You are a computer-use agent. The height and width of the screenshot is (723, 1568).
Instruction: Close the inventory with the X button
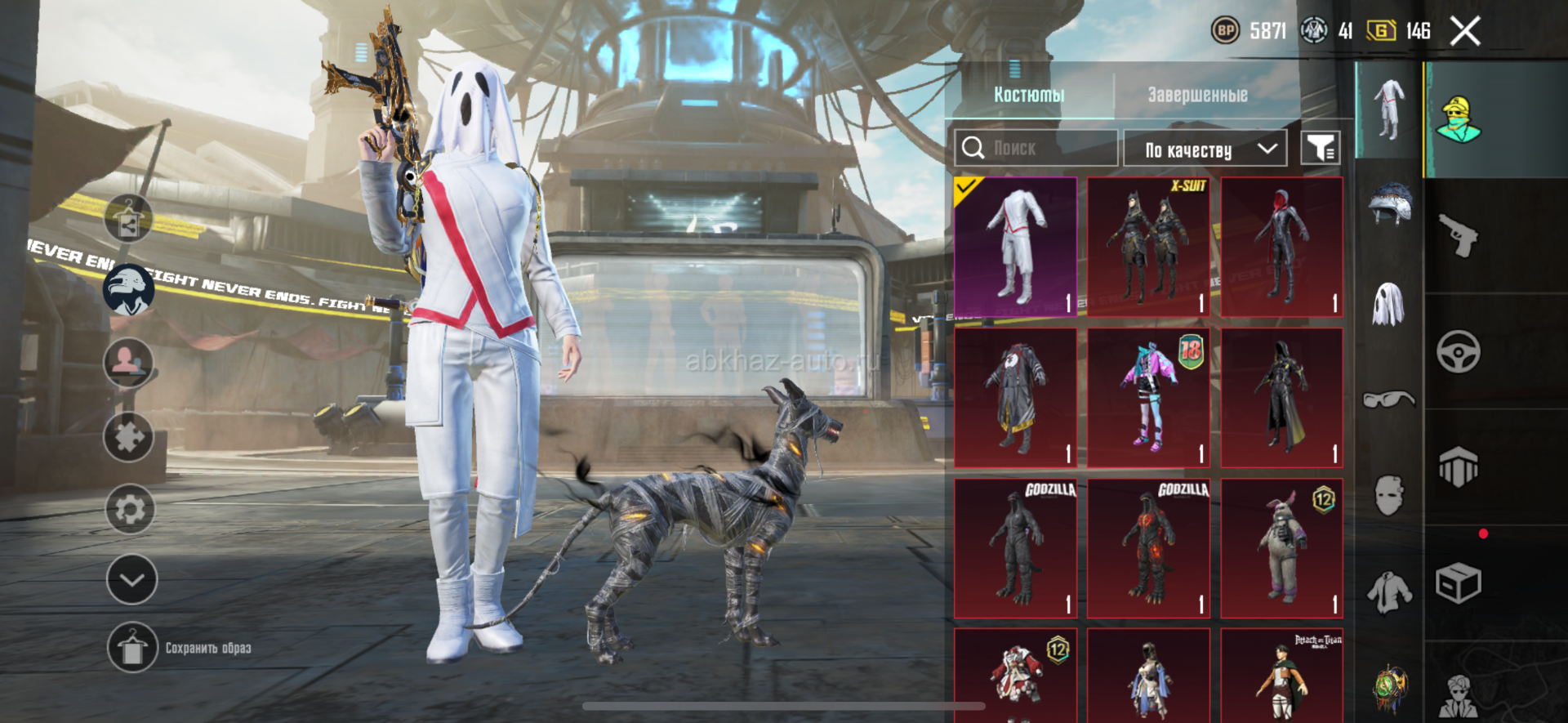point(1465,32)
